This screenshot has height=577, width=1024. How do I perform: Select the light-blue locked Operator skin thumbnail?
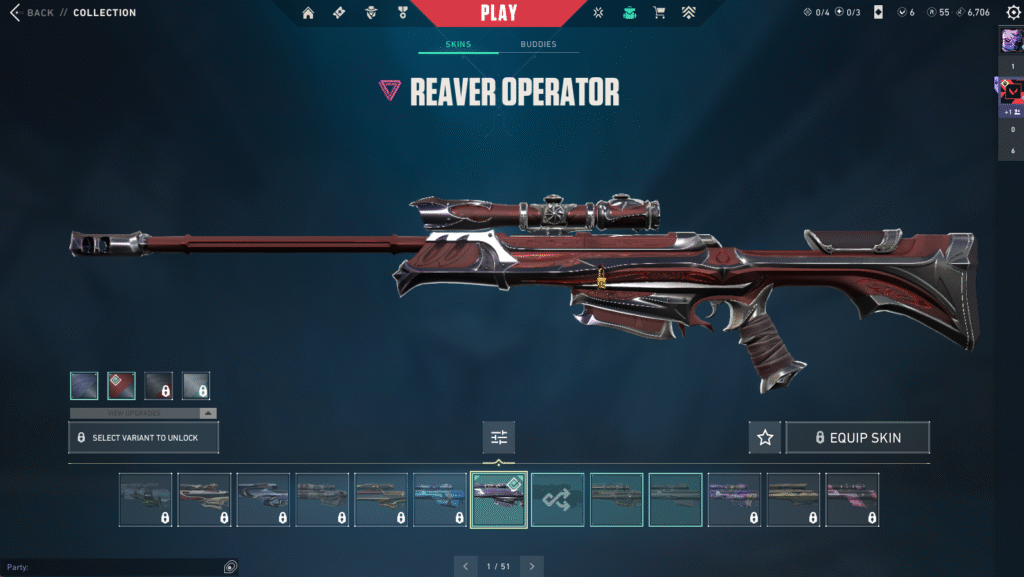pyautogui.click(x=440, y=499)
